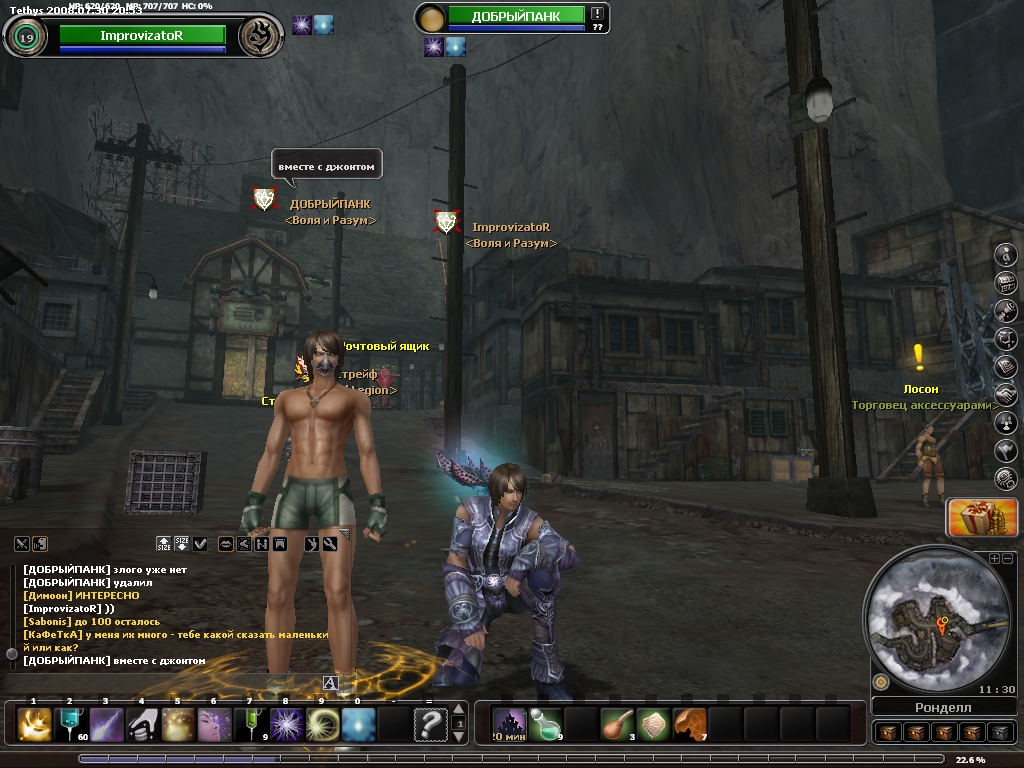Decrease chat window size with SIZE down button

pos(182,543)
